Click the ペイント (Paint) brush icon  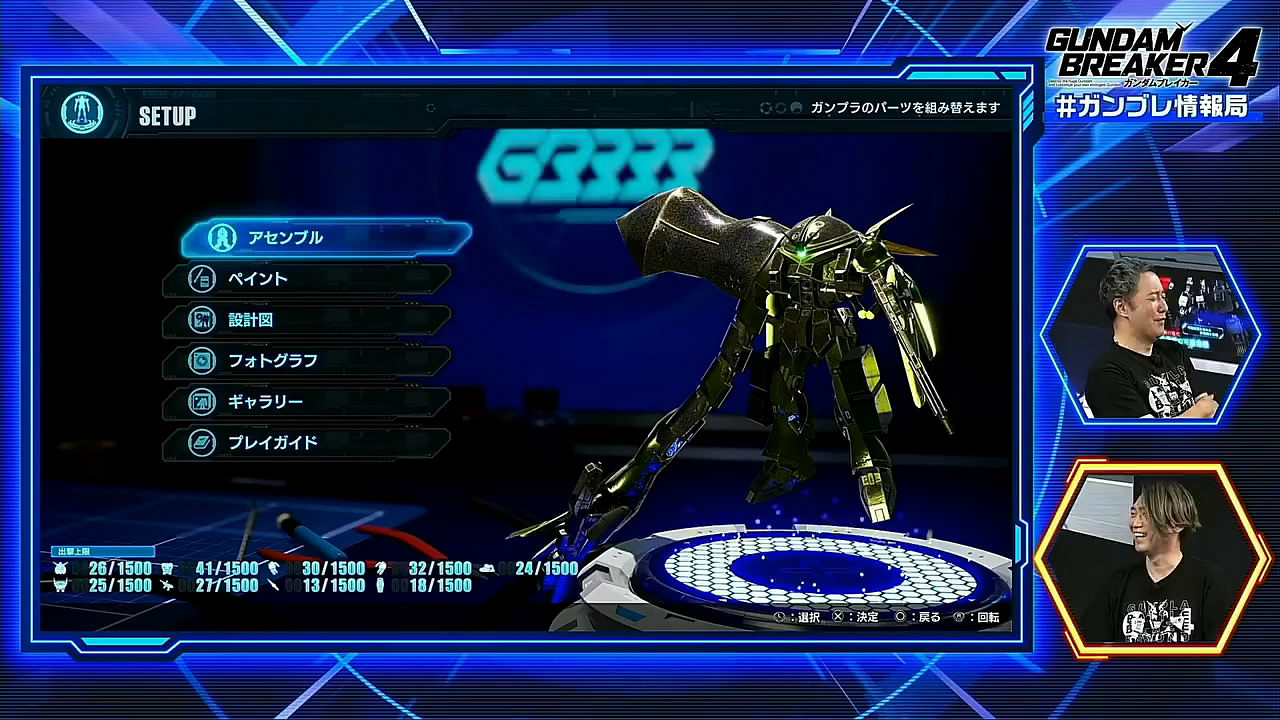click(x=201, y=280)
